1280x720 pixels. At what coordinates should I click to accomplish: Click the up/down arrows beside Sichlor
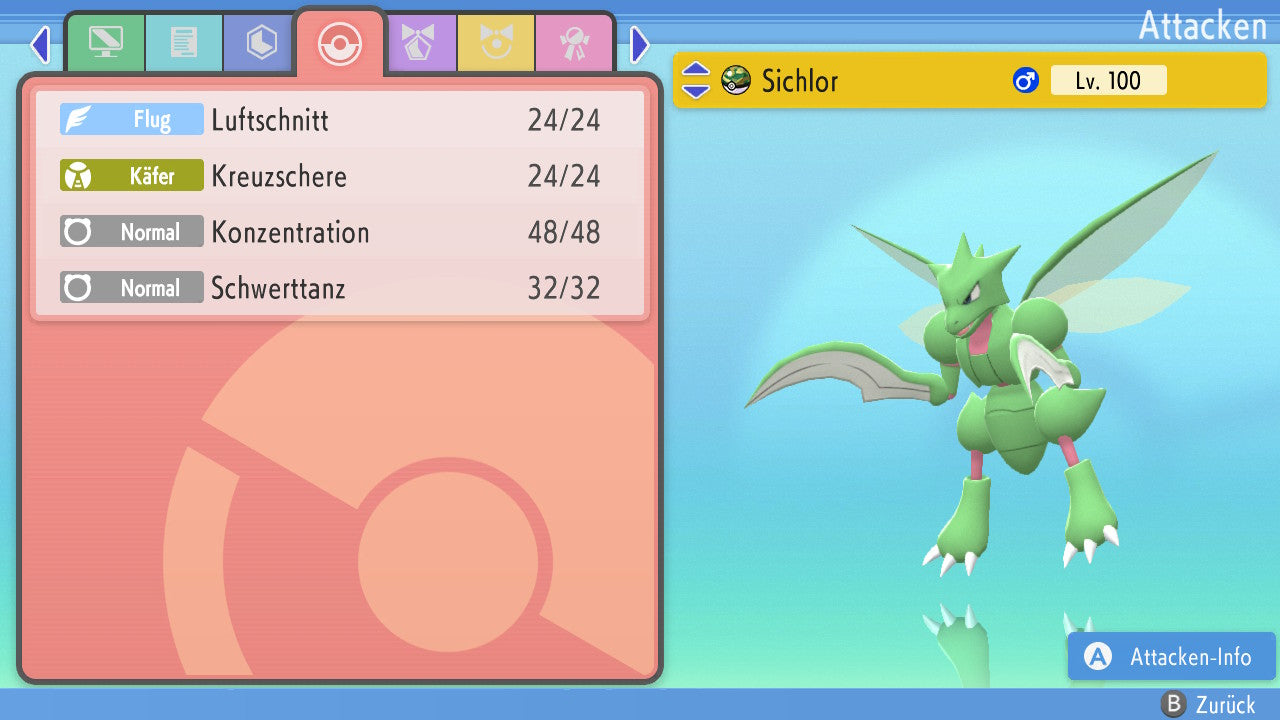695,80
